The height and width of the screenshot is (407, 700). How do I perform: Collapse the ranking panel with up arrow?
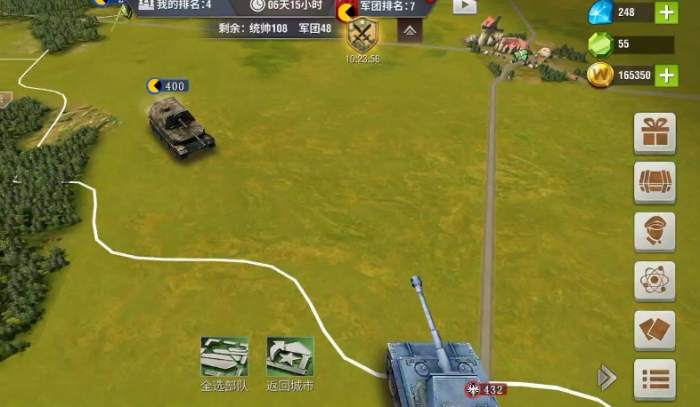tap(411, 31)
